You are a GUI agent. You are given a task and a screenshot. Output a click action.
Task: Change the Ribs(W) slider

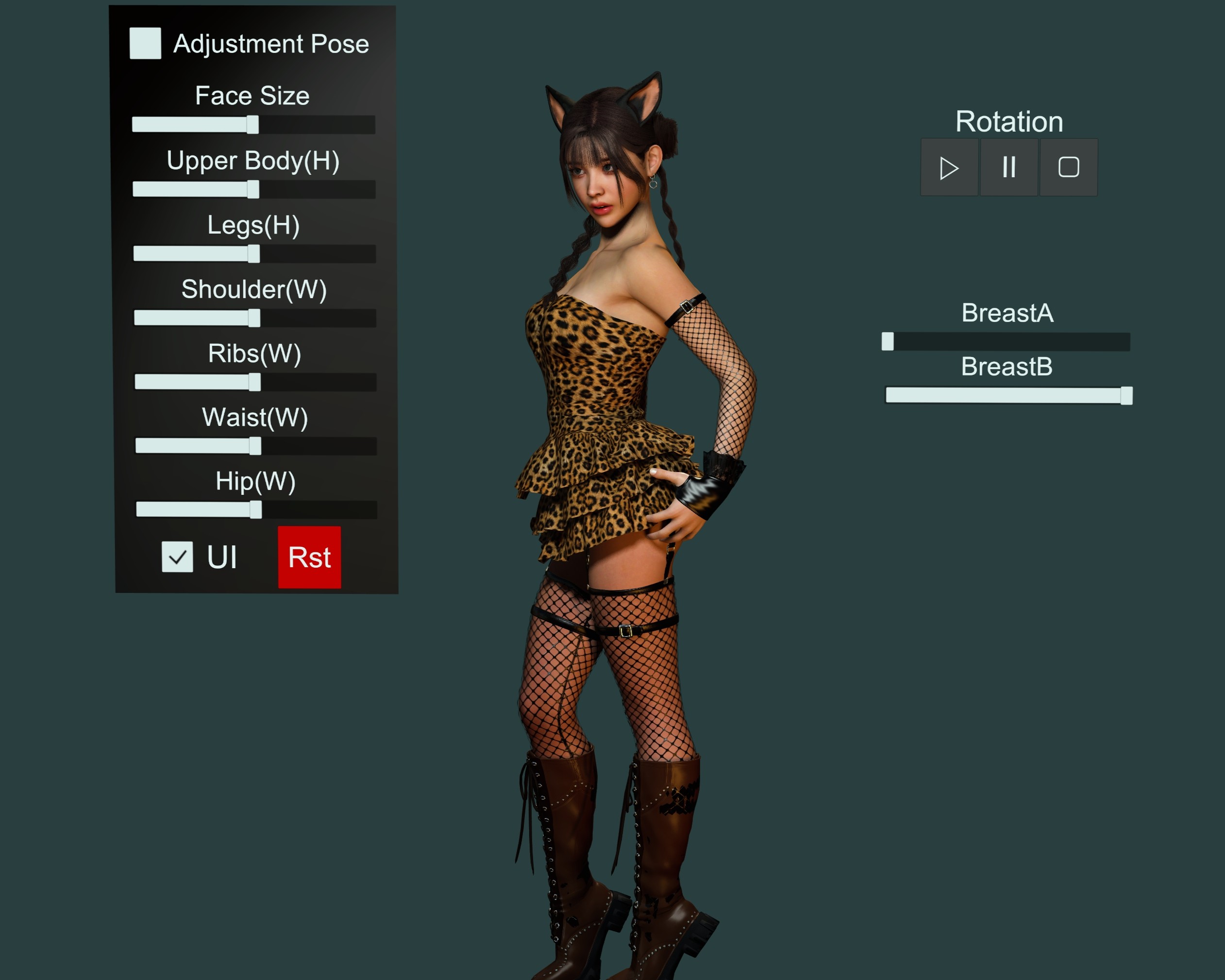(x=254, y=382)
